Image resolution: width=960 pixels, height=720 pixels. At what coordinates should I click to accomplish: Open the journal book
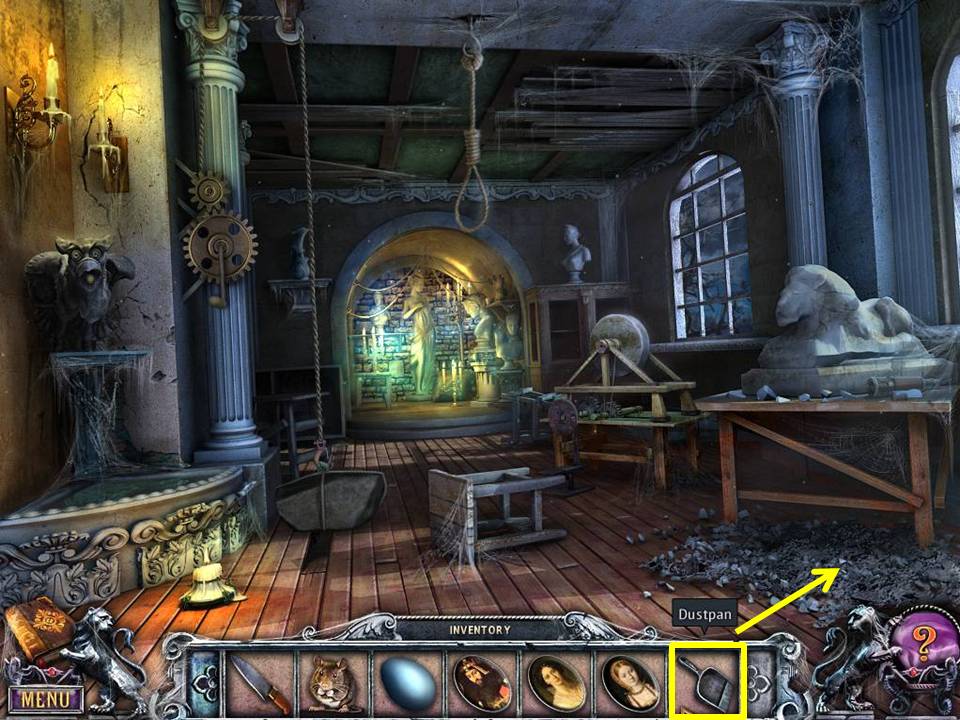click(x=38, y=627)
